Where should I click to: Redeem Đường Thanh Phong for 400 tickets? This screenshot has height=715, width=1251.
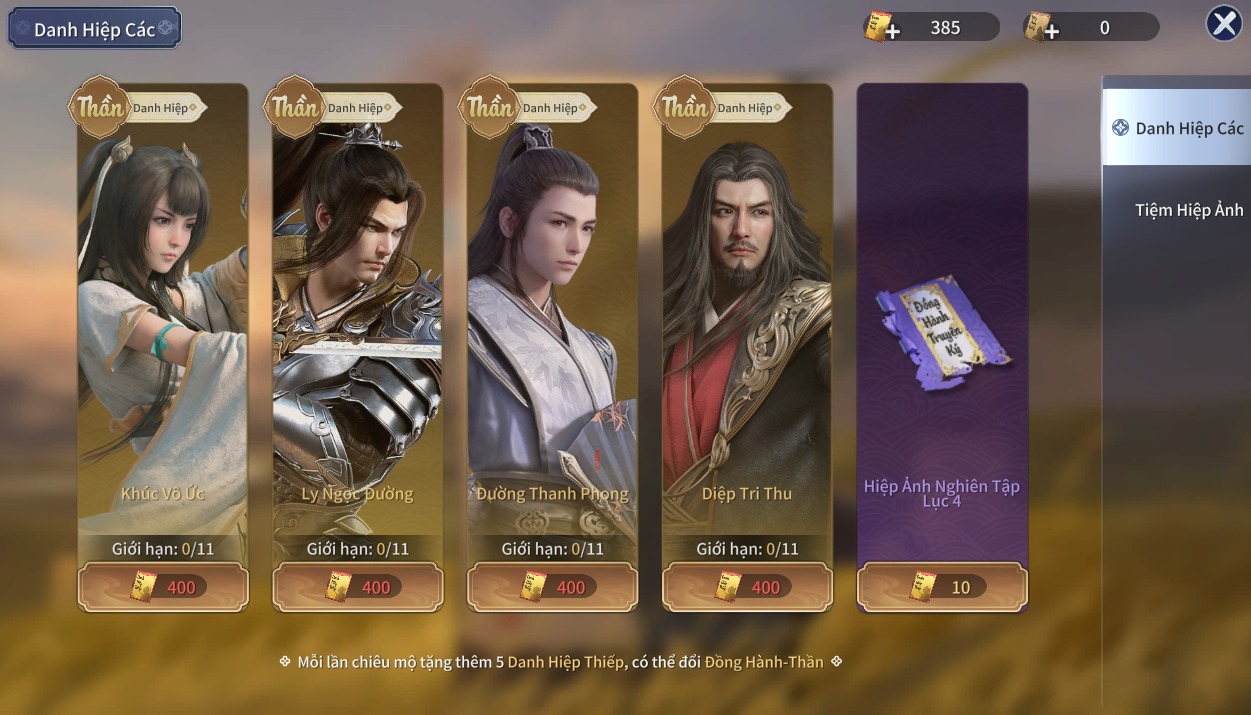(552, 587)
